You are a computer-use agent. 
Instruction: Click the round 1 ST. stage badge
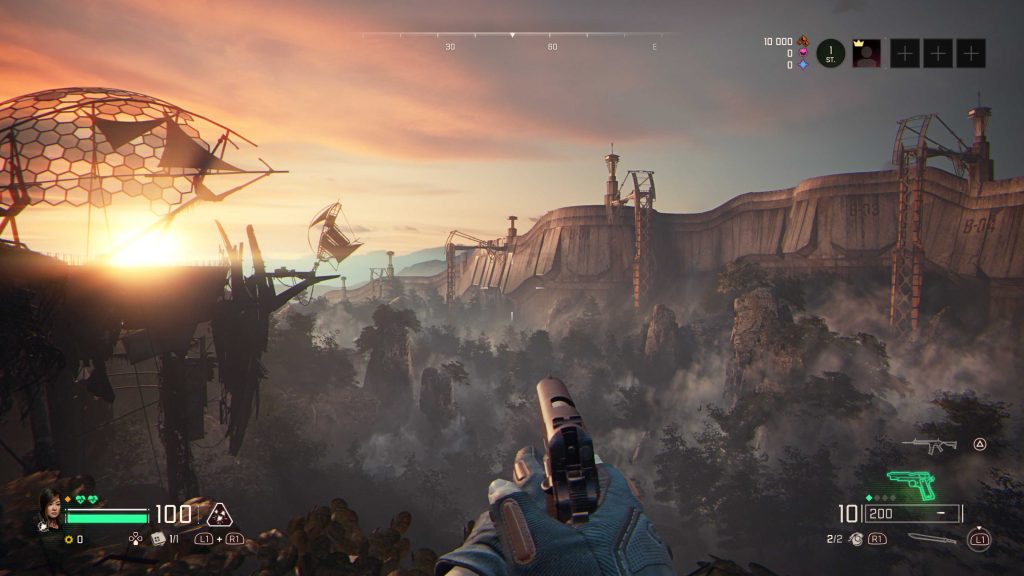(831, 53)
